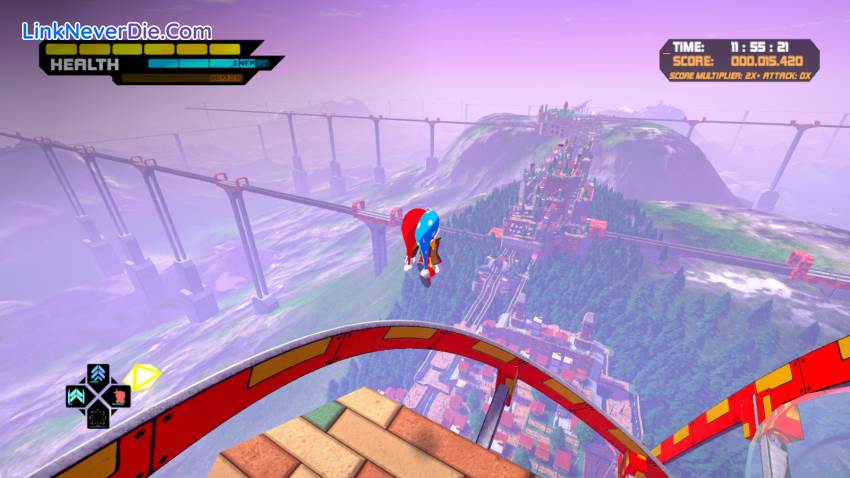The image size is (850, 478).
Task: Choose the red character ability icon
Action: click(119, 396)
